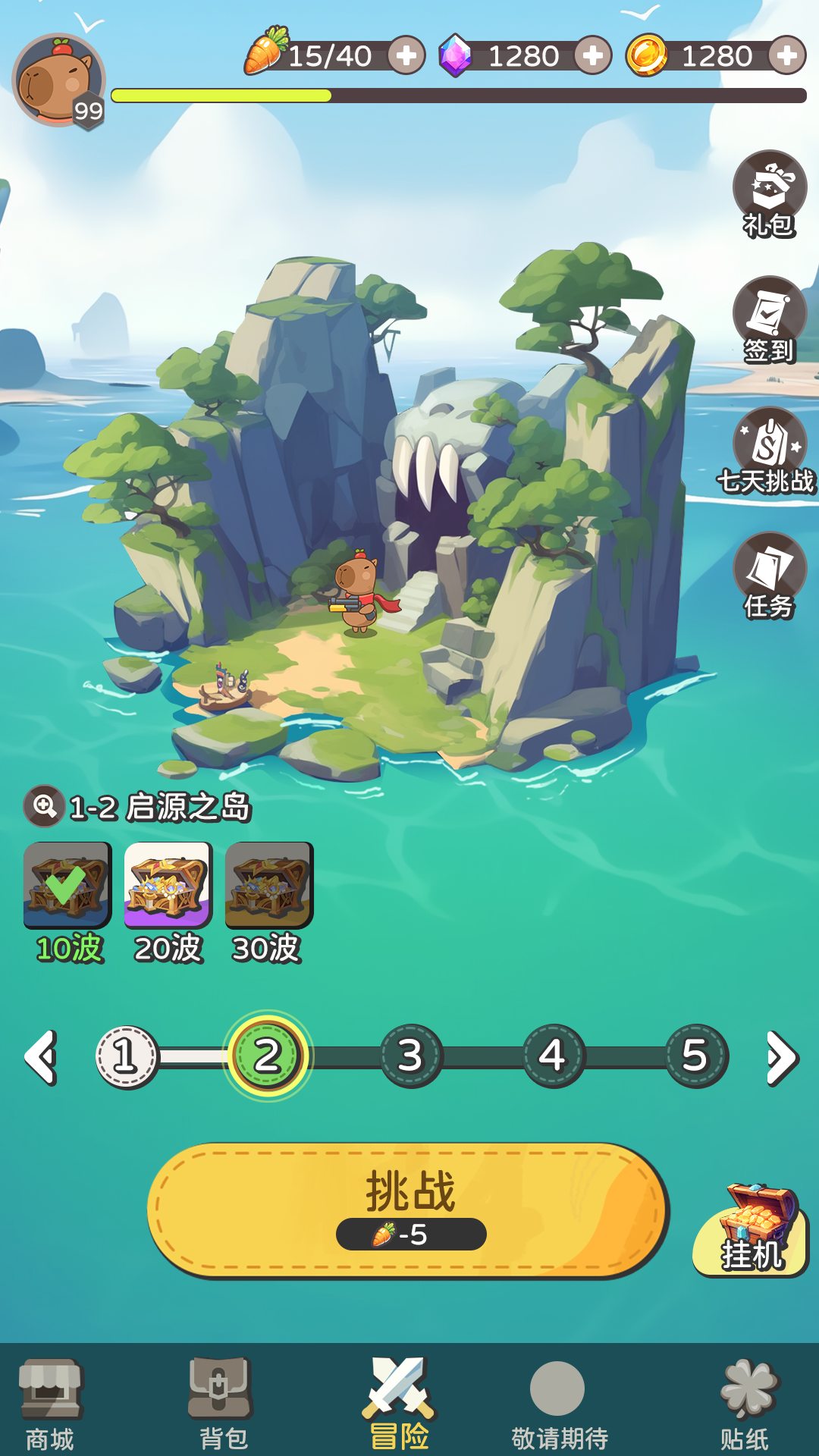The image size is (819, 1456).
Task: Claim the 10波 treasure chest
Action: [x=67, y=885]
